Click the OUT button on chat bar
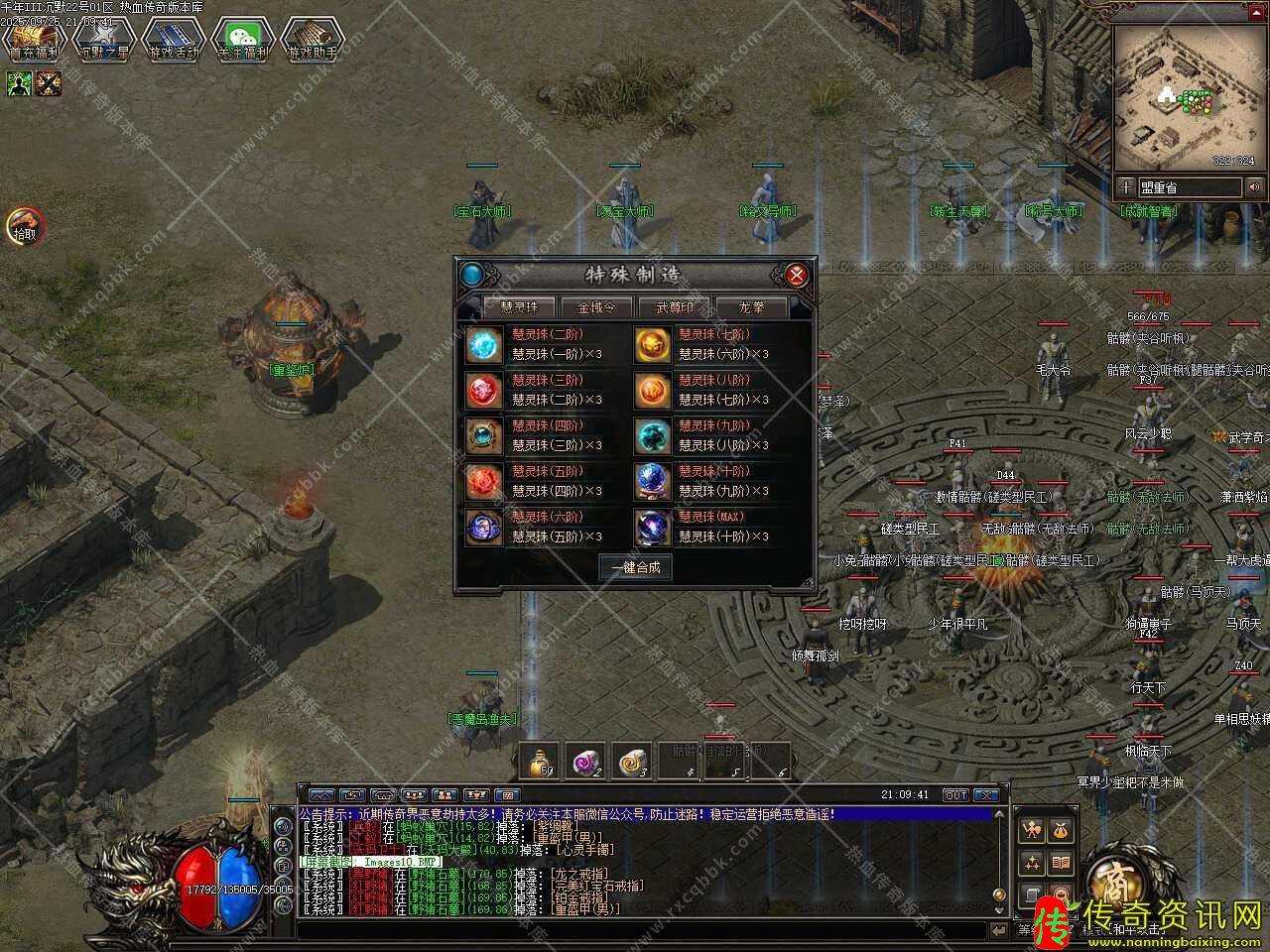Screen dimensions: 1270x952 [x=954, y=795]
